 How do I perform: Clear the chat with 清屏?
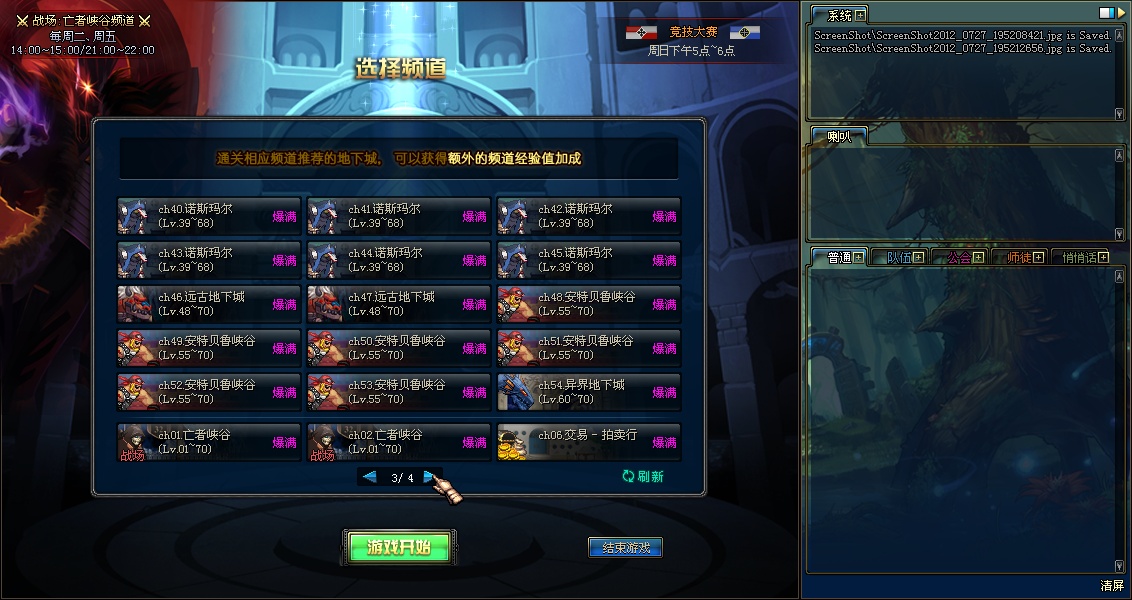pos(1112,586)
